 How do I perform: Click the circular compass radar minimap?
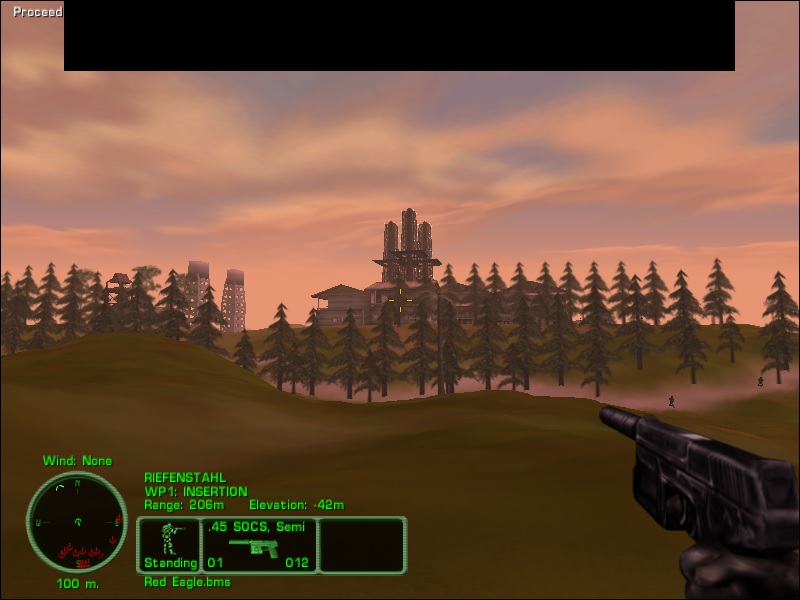76,522
